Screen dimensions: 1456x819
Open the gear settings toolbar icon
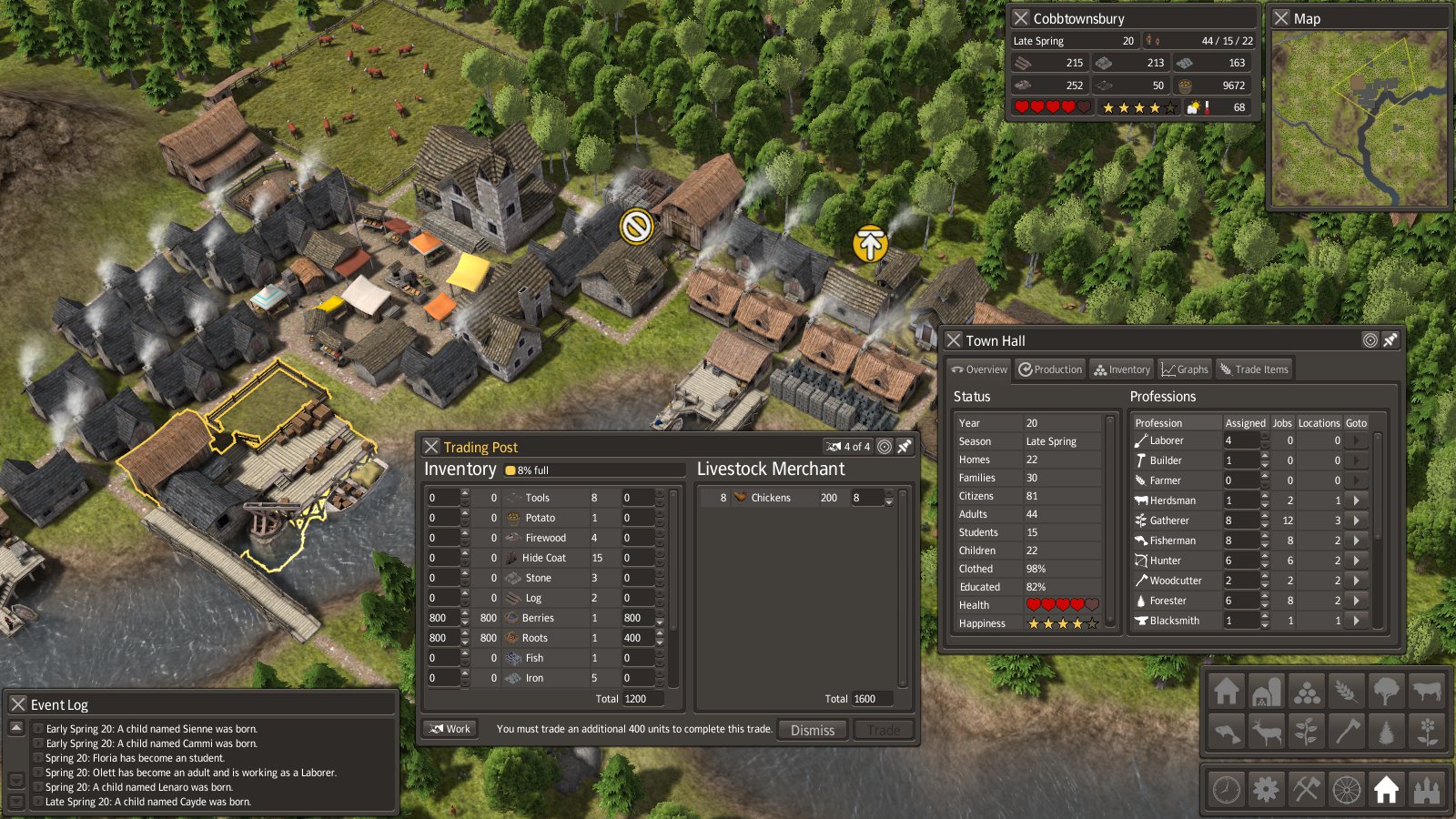[1266, 789]
